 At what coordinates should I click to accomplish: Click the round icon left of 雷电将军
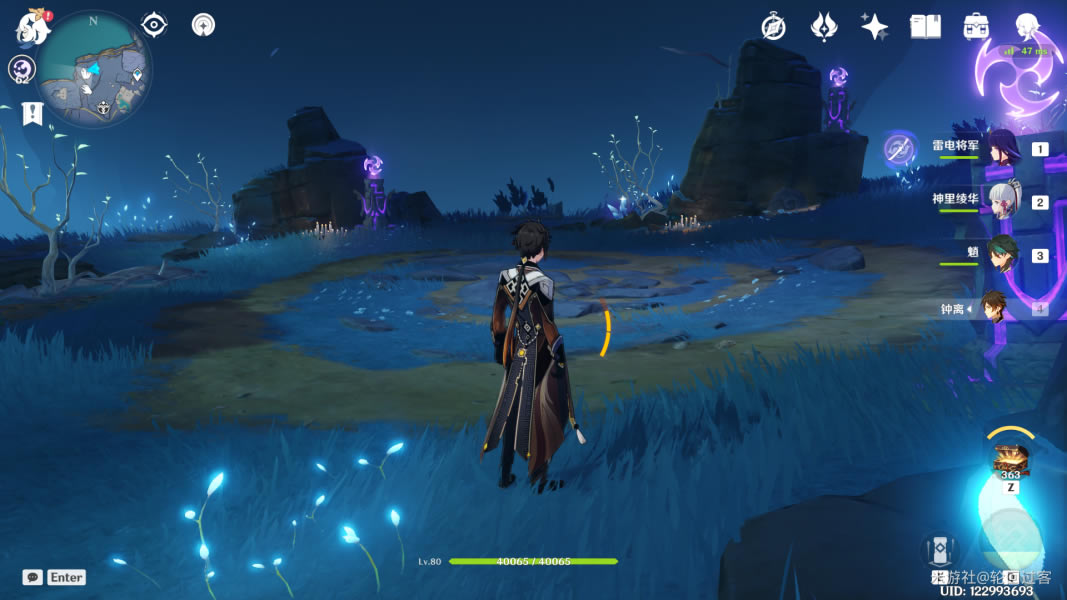tap(900, 149)
